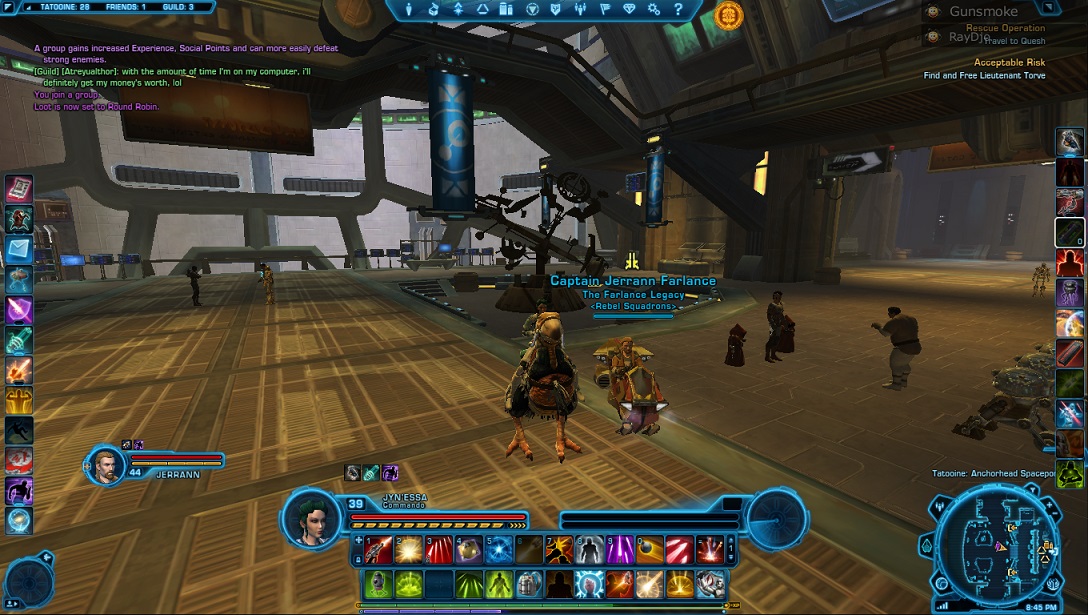Click the Anchorhead Spaceport minimap
This screenshot has width=1088, height=615.
(989, 547)
